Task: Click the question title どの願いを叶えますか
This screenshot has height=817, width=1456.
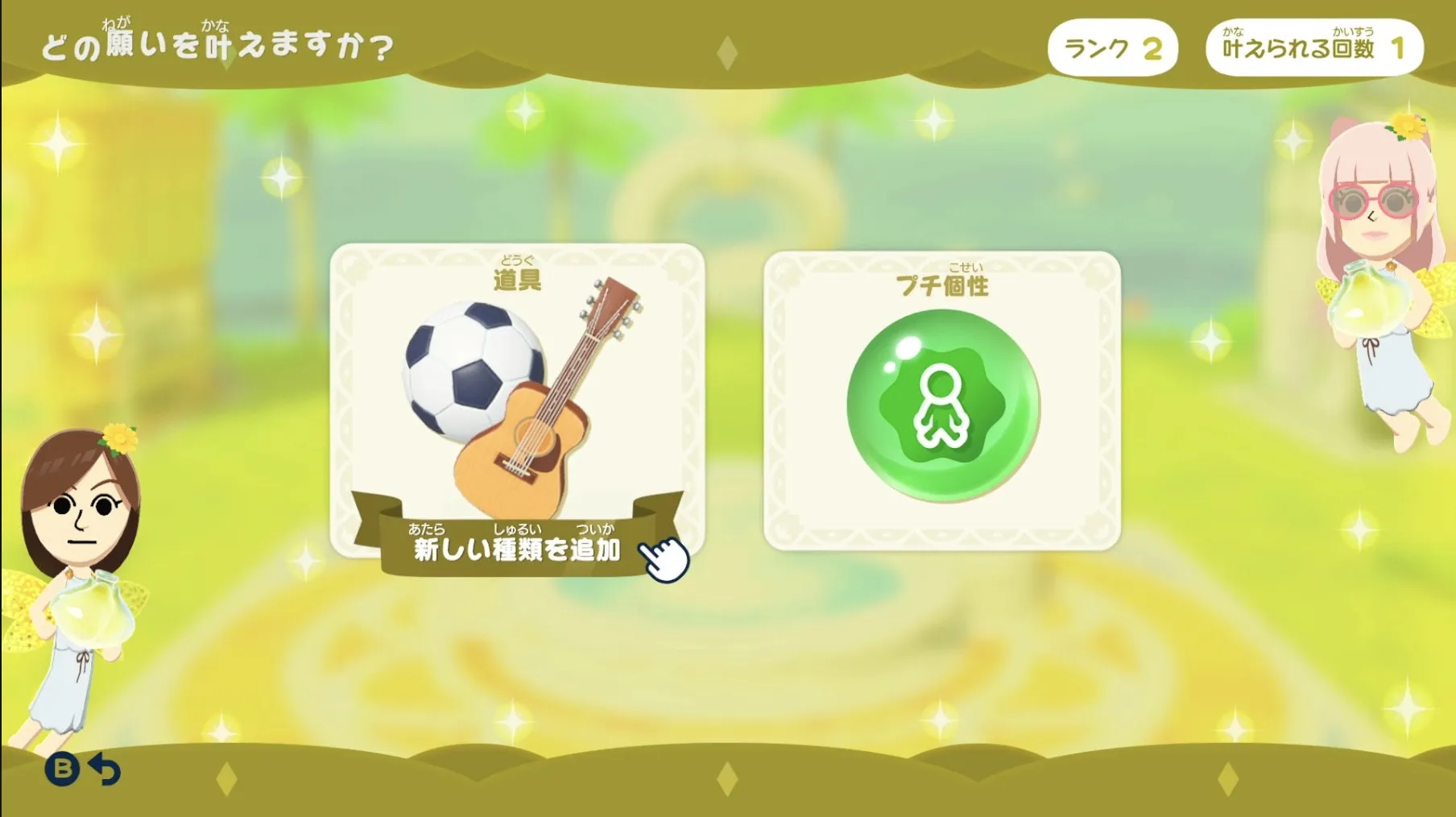Action: pos(217,44)
